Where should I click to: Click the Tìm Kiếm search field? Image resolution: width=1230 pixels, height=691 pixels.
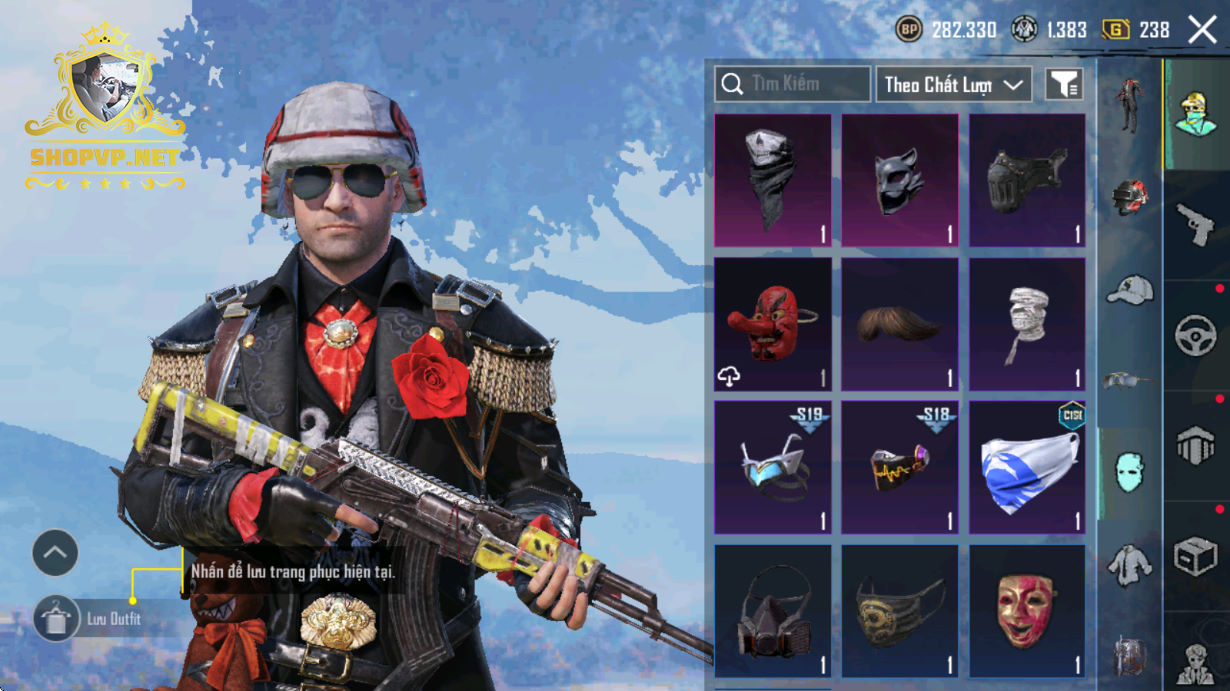(x=792, y=84)
